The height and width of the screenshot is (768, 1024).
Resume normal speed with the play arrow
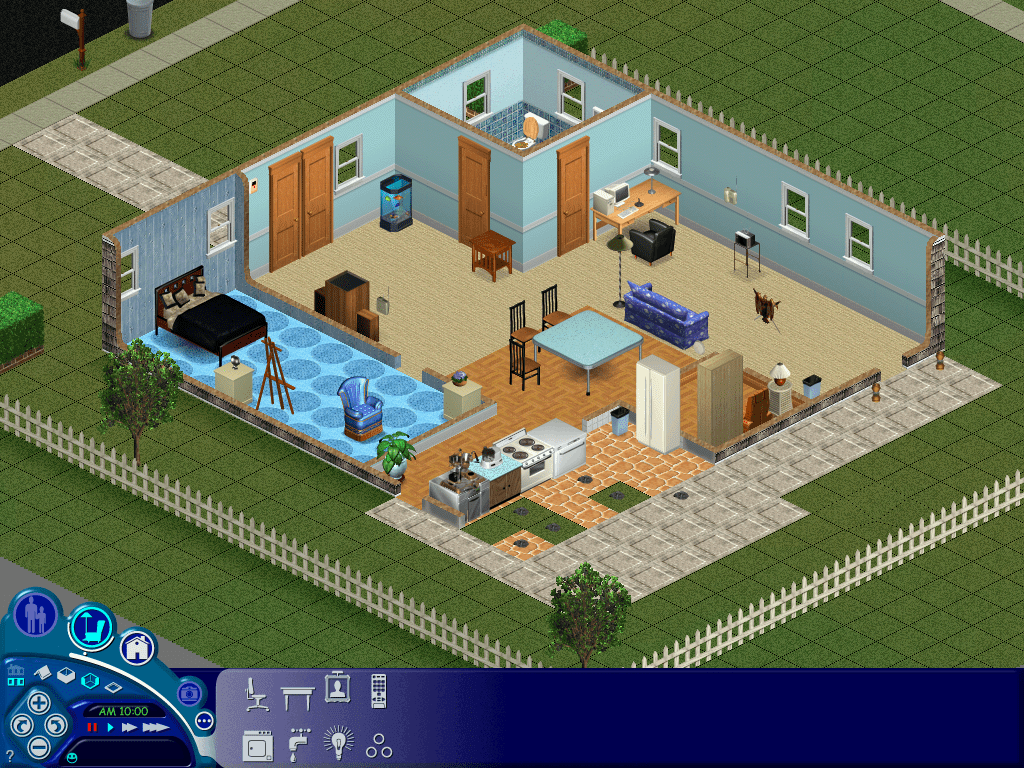click(x=110, y=727)
